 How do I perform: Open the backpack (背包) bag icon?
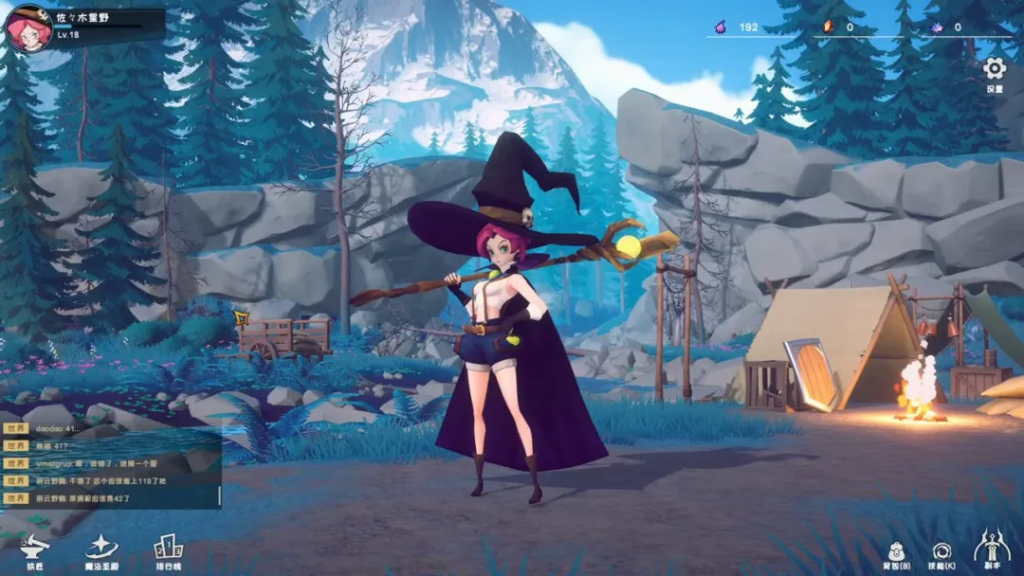[x=898, y=551]
